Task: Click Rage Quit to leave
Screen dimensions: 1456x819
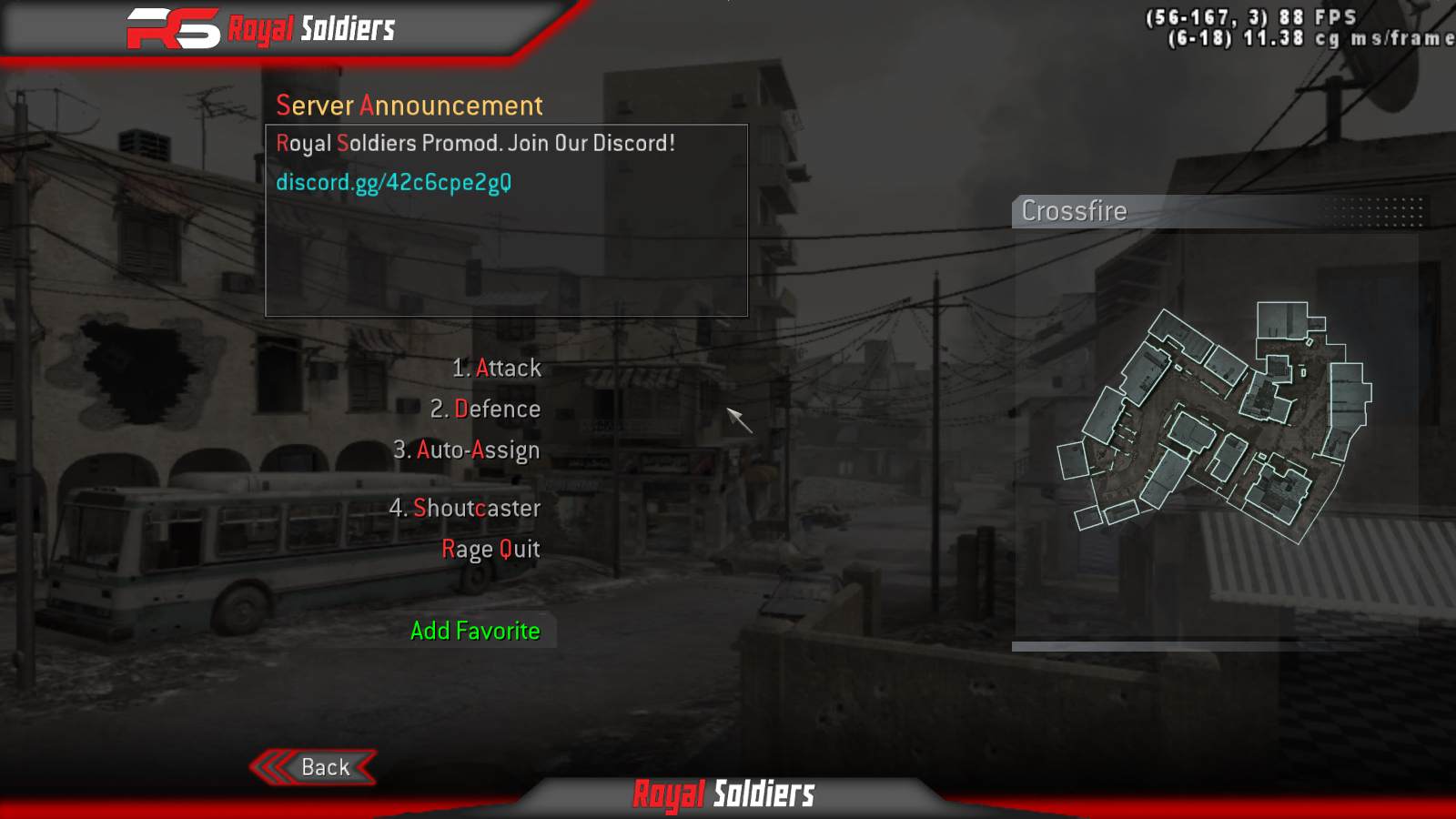Action: (490, 549)
